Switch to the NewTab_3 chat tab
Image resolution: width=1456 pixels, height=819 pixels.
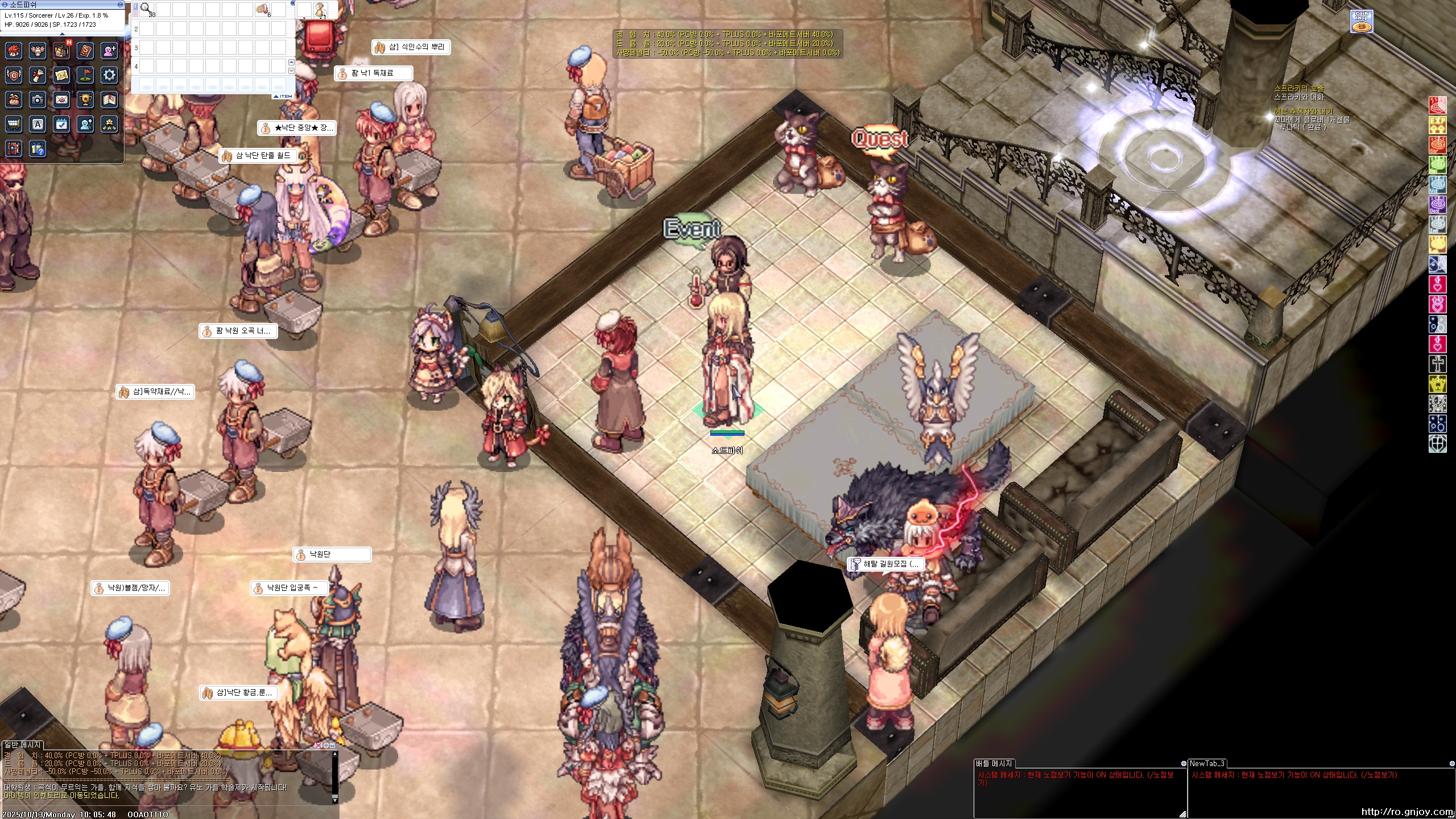click(1206, 763)
